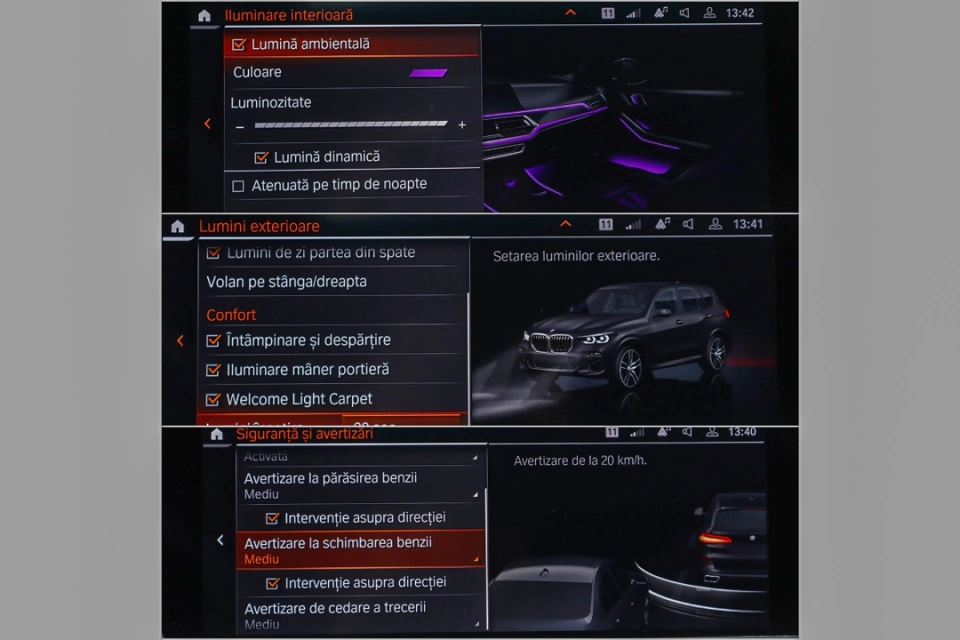Click home icon beside Siguranță și avertizări
The image size is (960, 640).
point(216,435)
